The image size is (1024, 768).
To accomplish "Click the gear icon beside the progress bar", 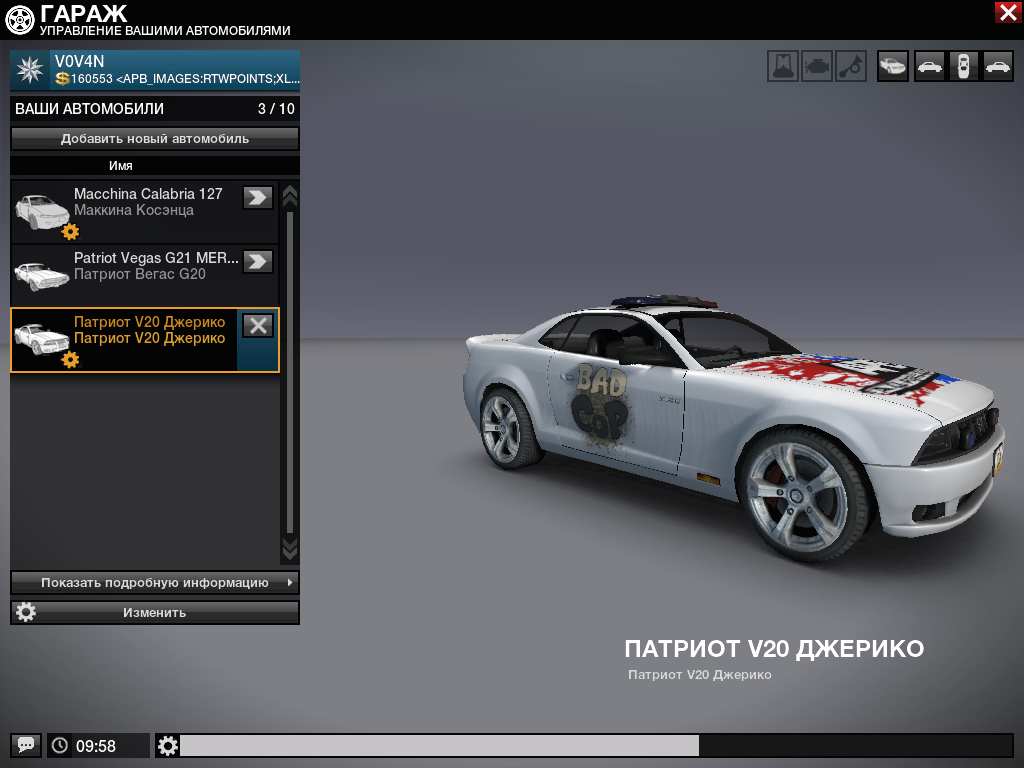I will (168, 745).
